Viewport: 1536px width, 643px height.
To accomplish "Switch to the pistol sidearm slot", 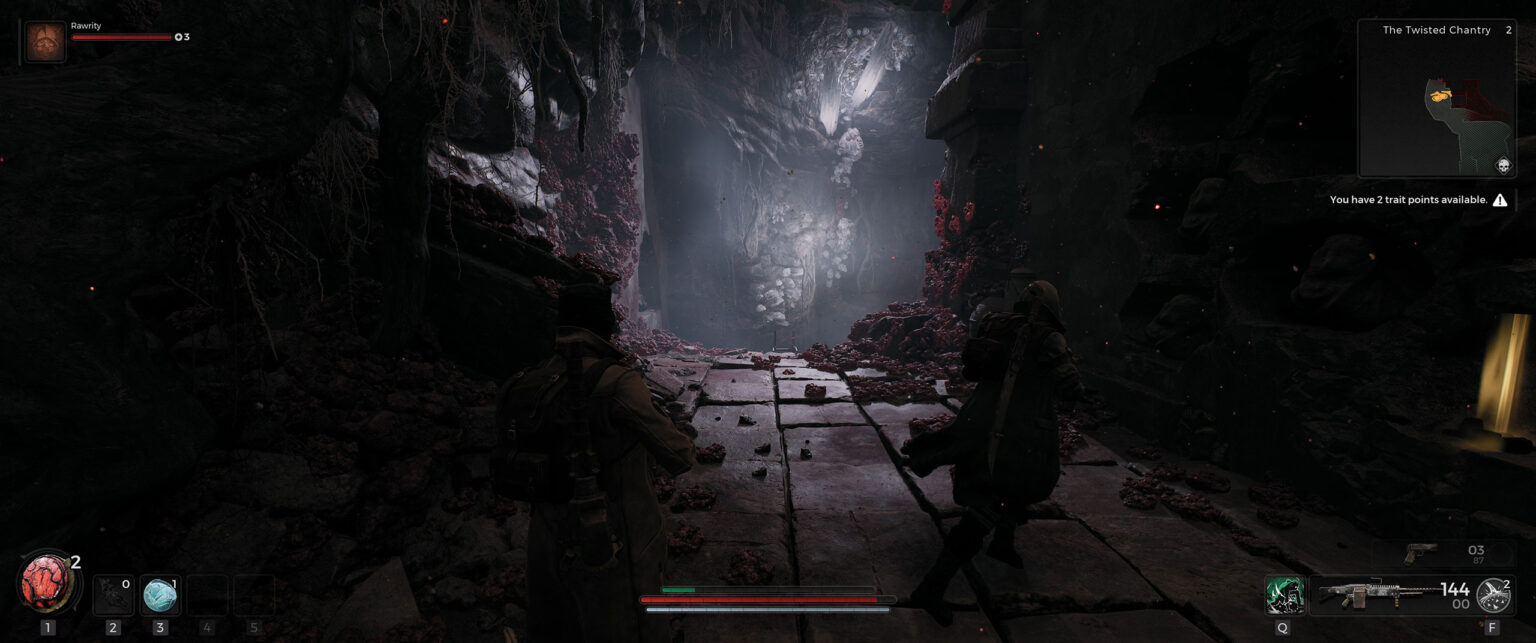I will (1422, 553).
